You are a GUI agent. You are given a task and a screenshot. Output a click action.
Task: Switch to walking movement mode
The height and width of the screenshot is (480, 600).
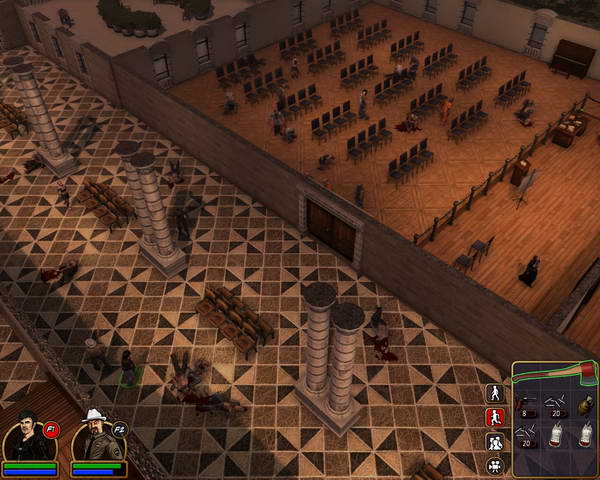tap(494, 393)
